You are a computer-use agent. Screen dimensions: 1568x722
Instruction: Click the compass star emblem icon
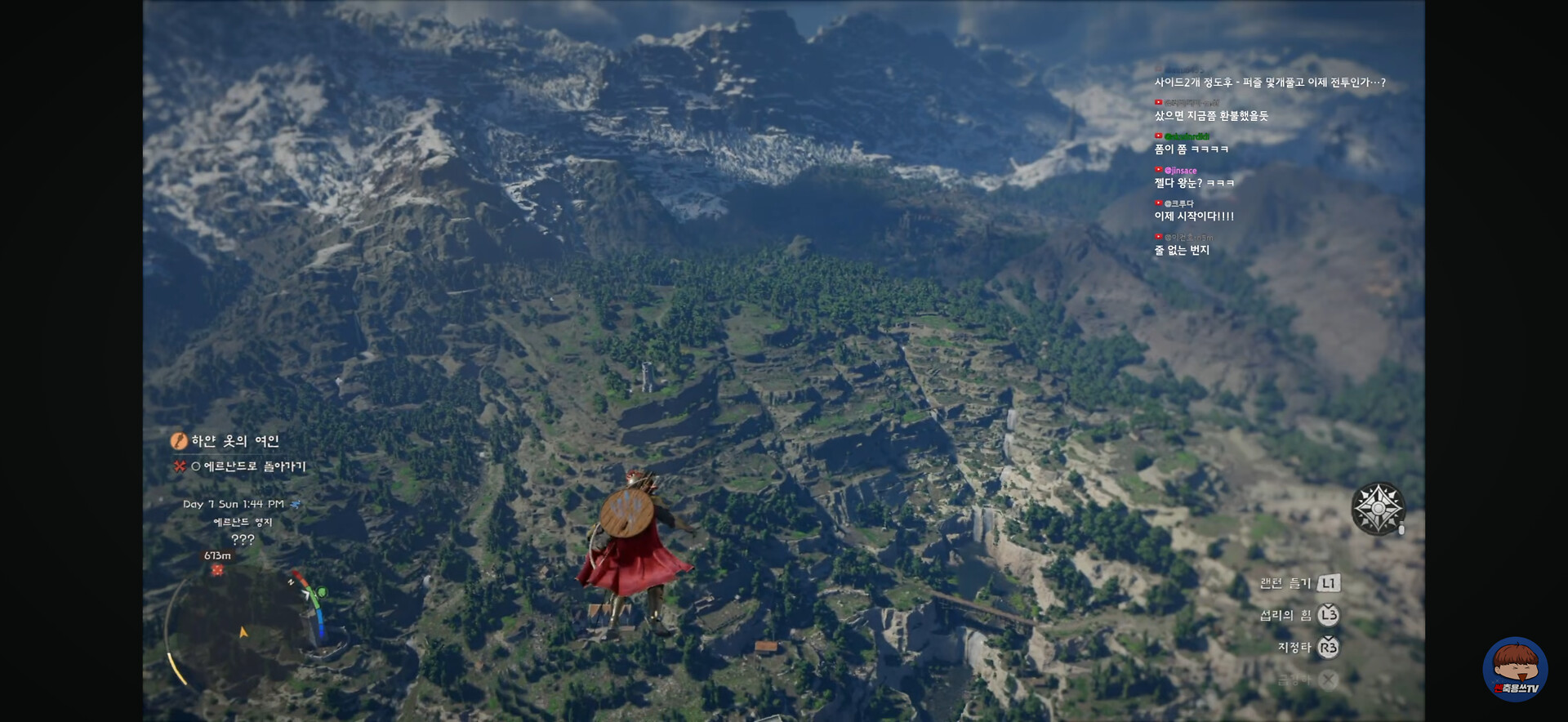click(1378, 508)
